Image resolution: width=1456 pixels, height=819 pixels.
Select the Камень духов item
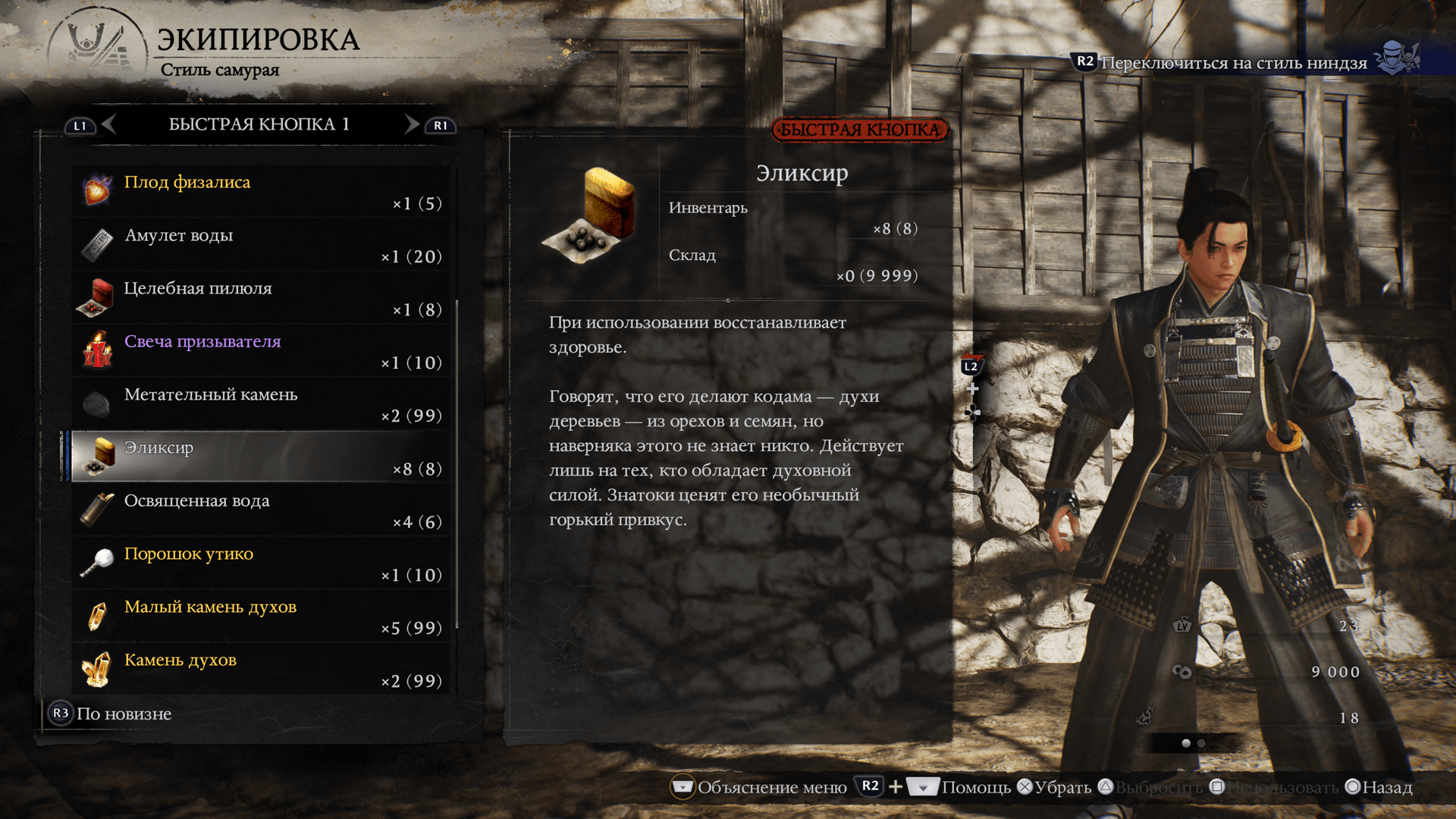tap(260, 670)
